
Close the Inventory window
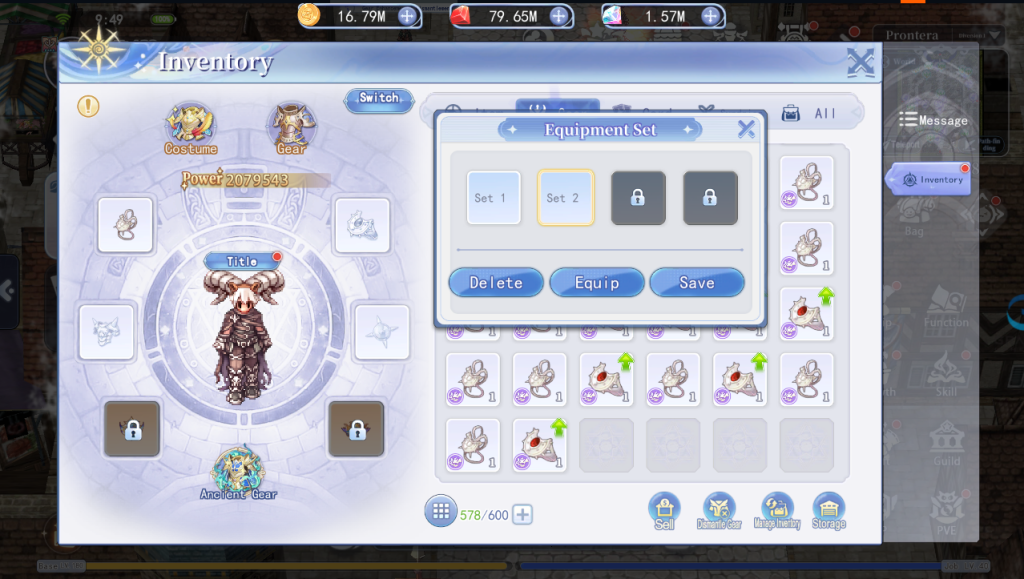point(860,63)
